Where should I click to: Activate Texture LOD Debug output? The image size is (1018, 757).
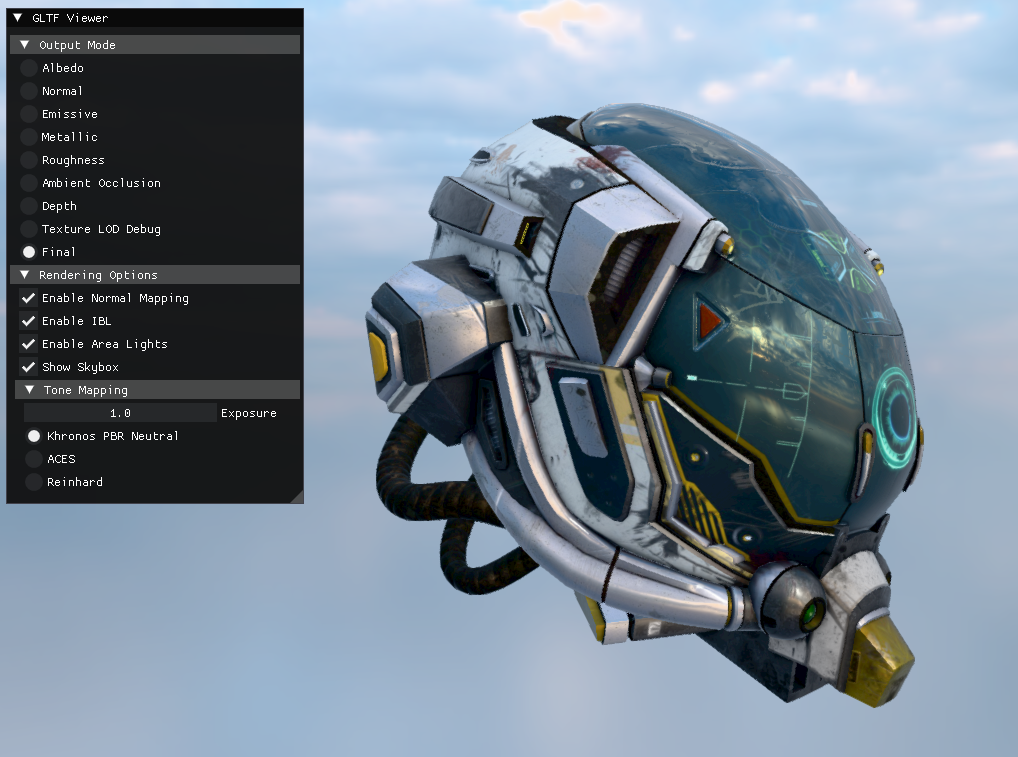(29, 229)
